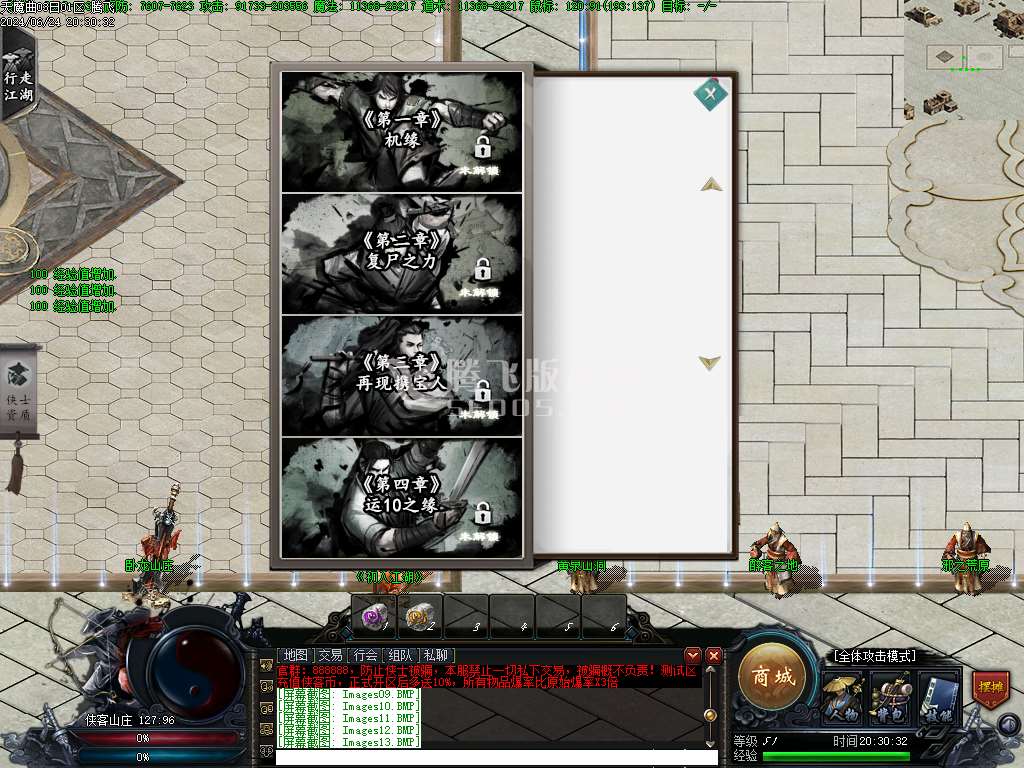The width and height of the screenshot is (1024, 768).
Task: Close the chat window with red X
Action: point(714,655)
